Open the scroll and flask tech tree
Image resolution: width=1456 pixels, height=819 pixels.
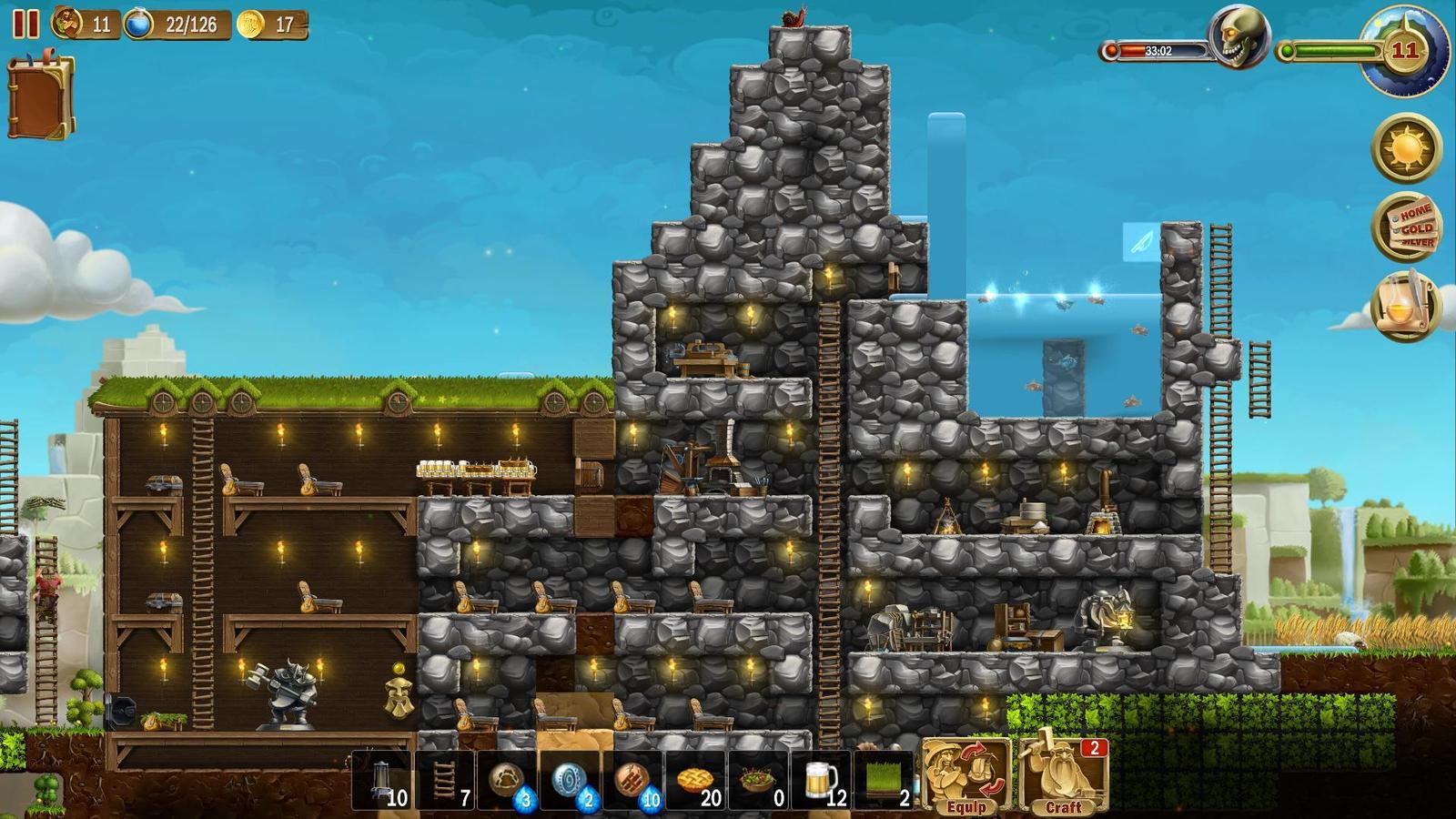[x=1406, y=306]
